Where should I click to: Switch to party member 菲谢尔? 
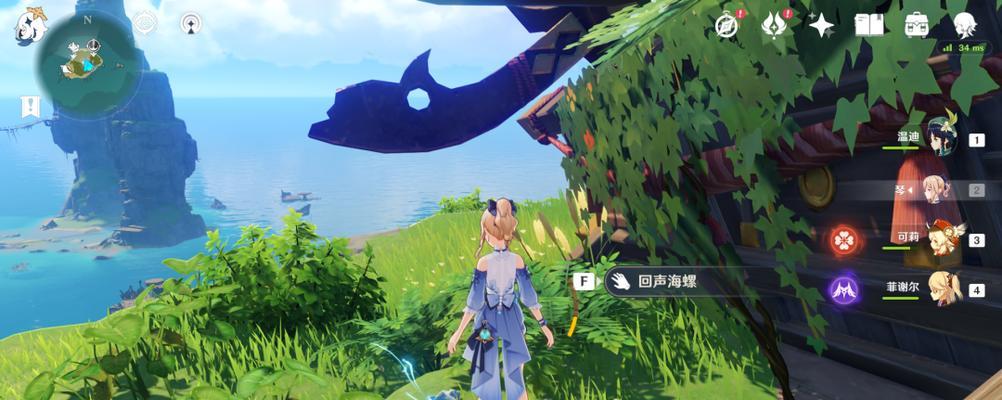(x=940, y=290)
